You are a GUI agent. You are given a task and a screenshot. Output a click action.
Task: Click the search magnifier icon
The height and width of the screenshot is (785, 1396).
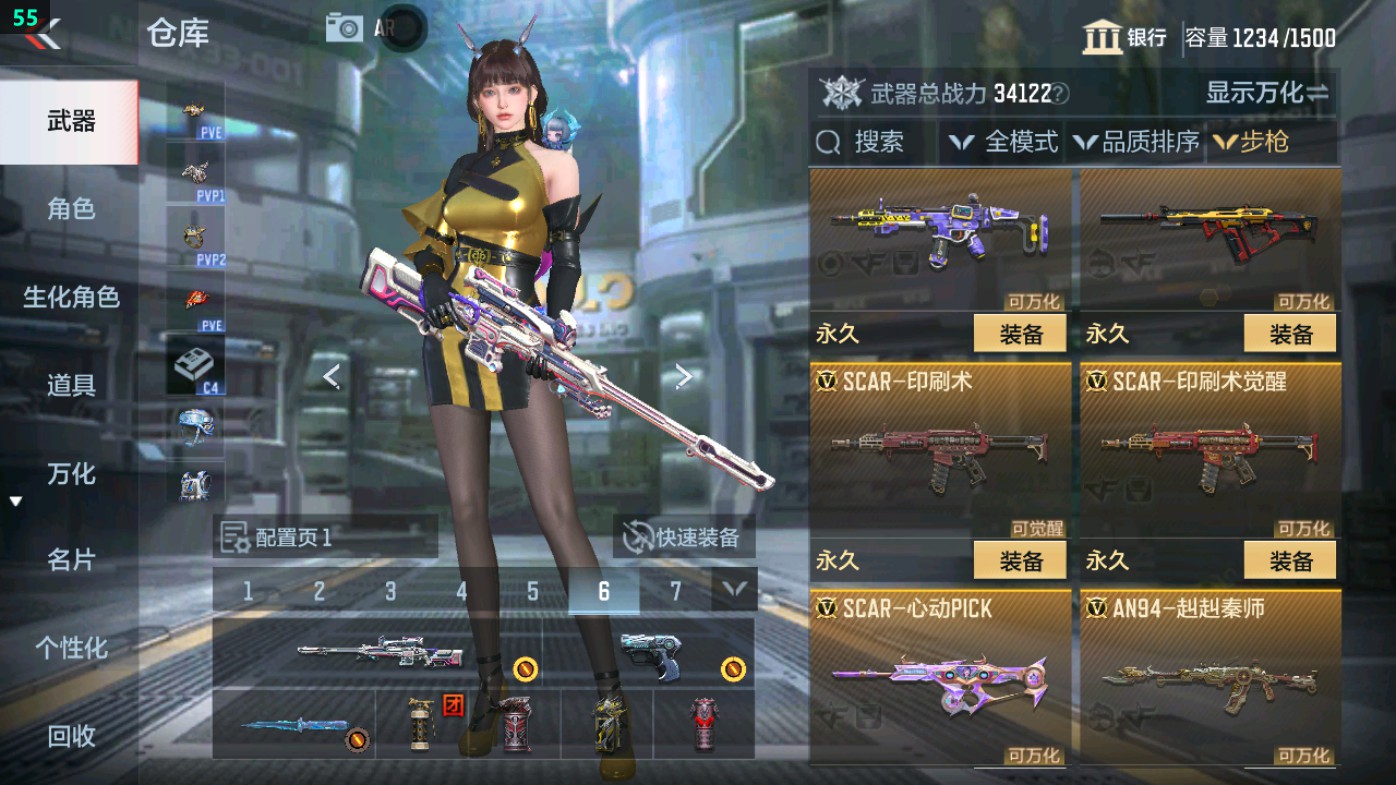829,143
